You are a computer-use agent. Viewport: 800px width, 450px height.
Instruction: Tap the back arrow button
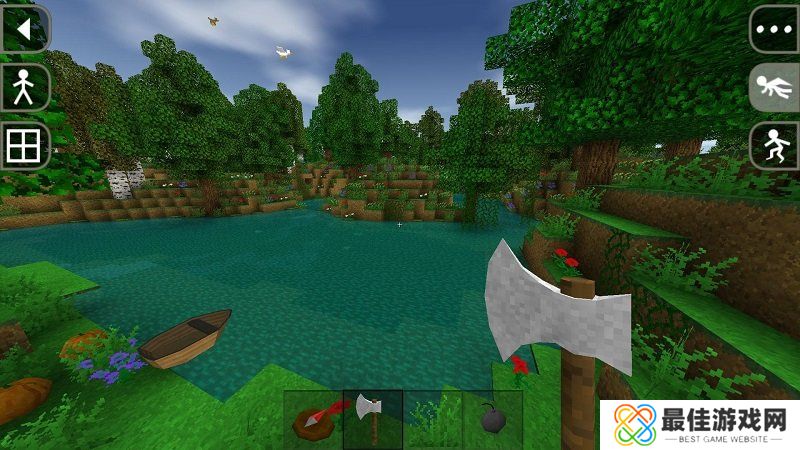coord(22,29)
